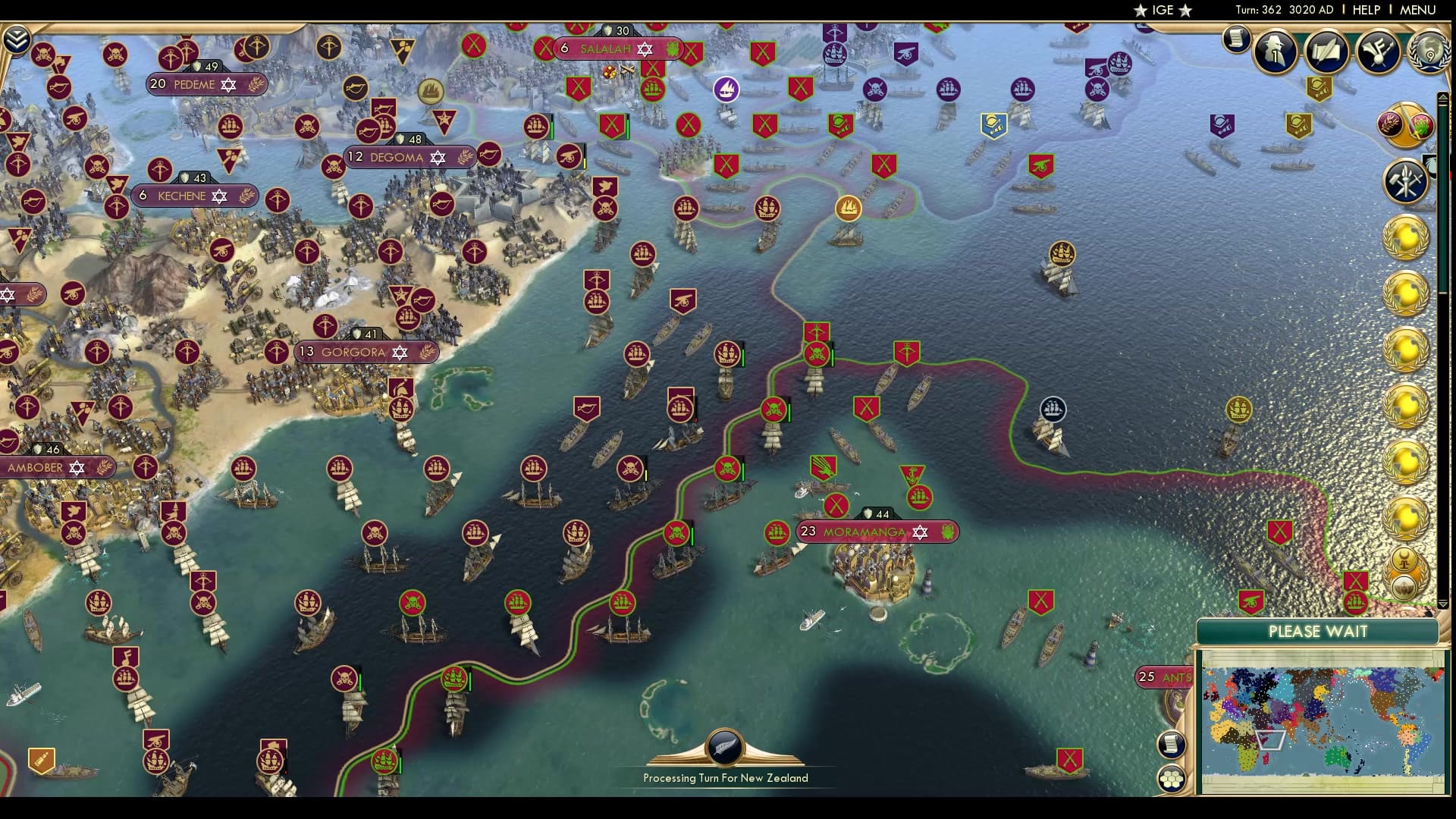The width and height of the screenshot is (1456, 819).
Task: Open HELP from the top bar
Action: click(x=1365, y=10)
